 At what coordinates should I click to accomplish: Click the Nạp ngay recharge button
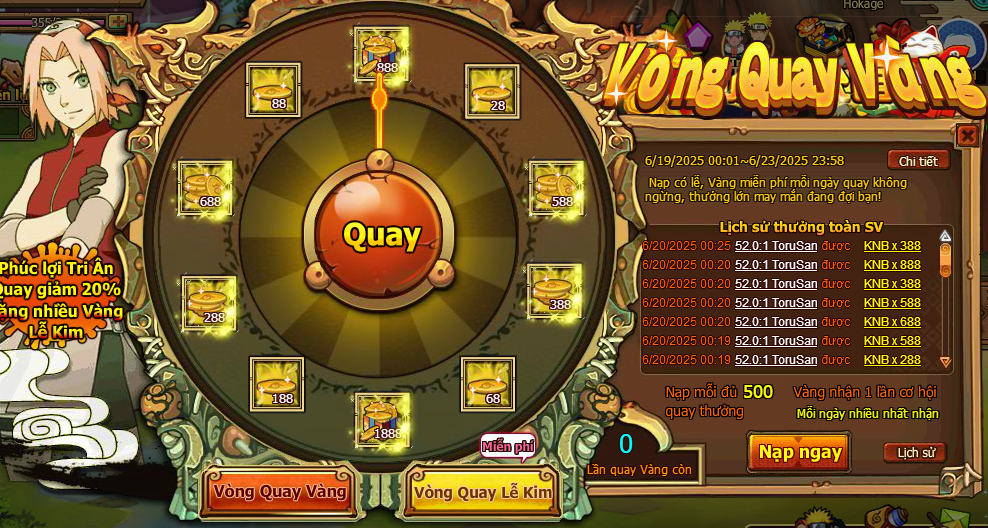pos(800,452)
